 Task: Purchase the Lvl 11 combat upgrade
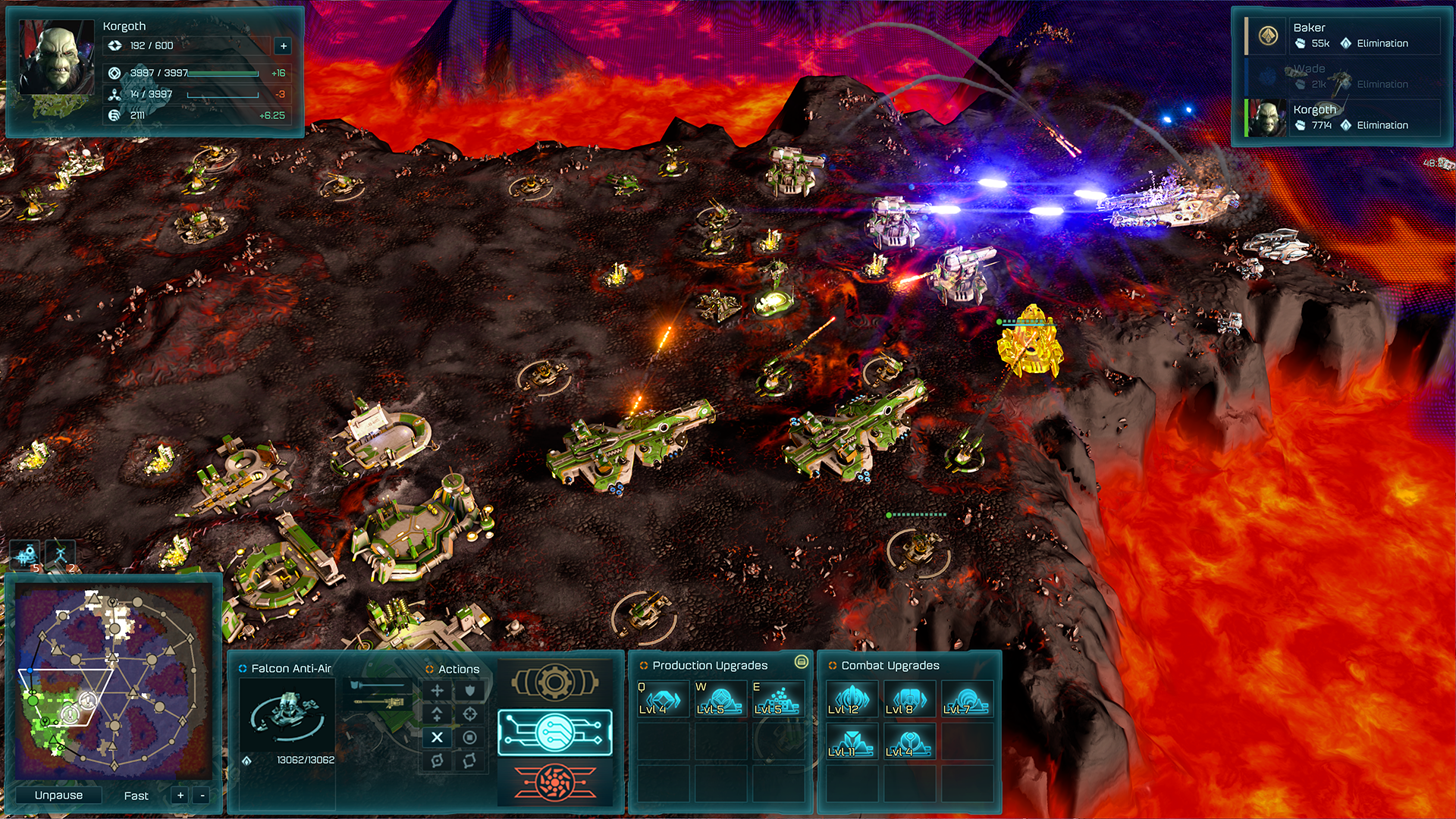[x=851, y=741]
